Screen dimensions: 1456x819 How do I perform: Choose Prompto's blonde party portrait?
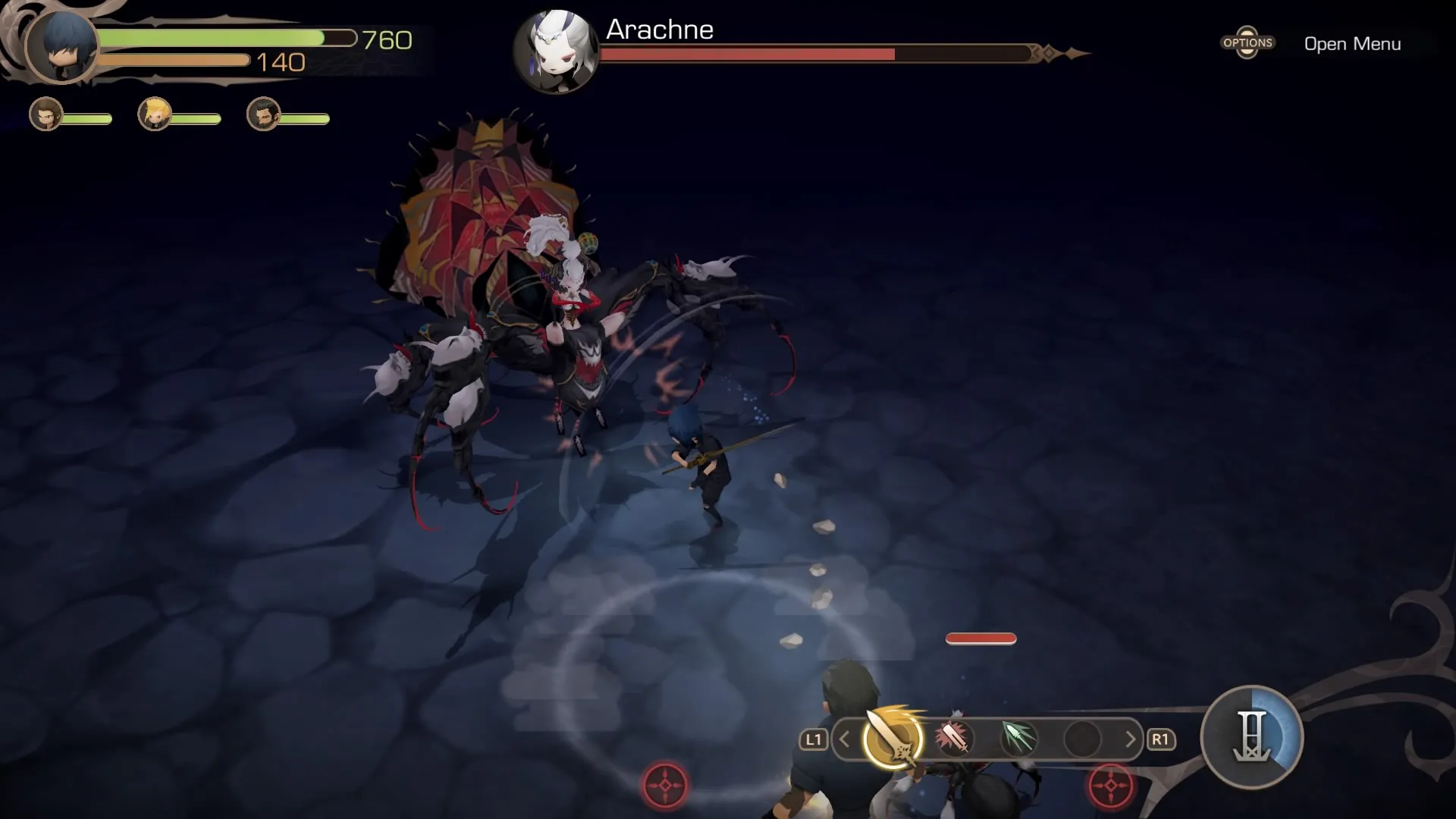point(155,115)
